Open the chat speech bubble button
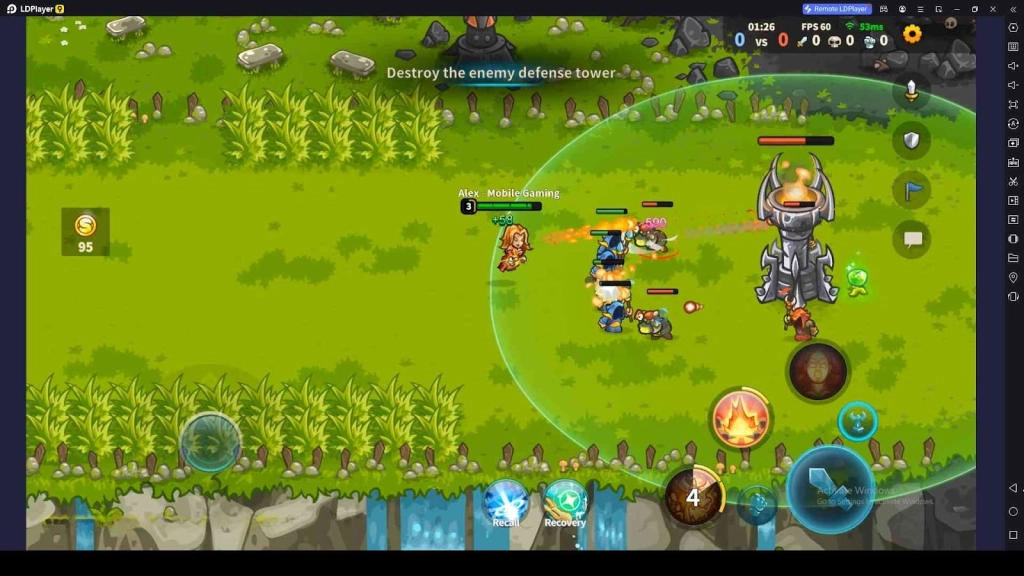 911,239
